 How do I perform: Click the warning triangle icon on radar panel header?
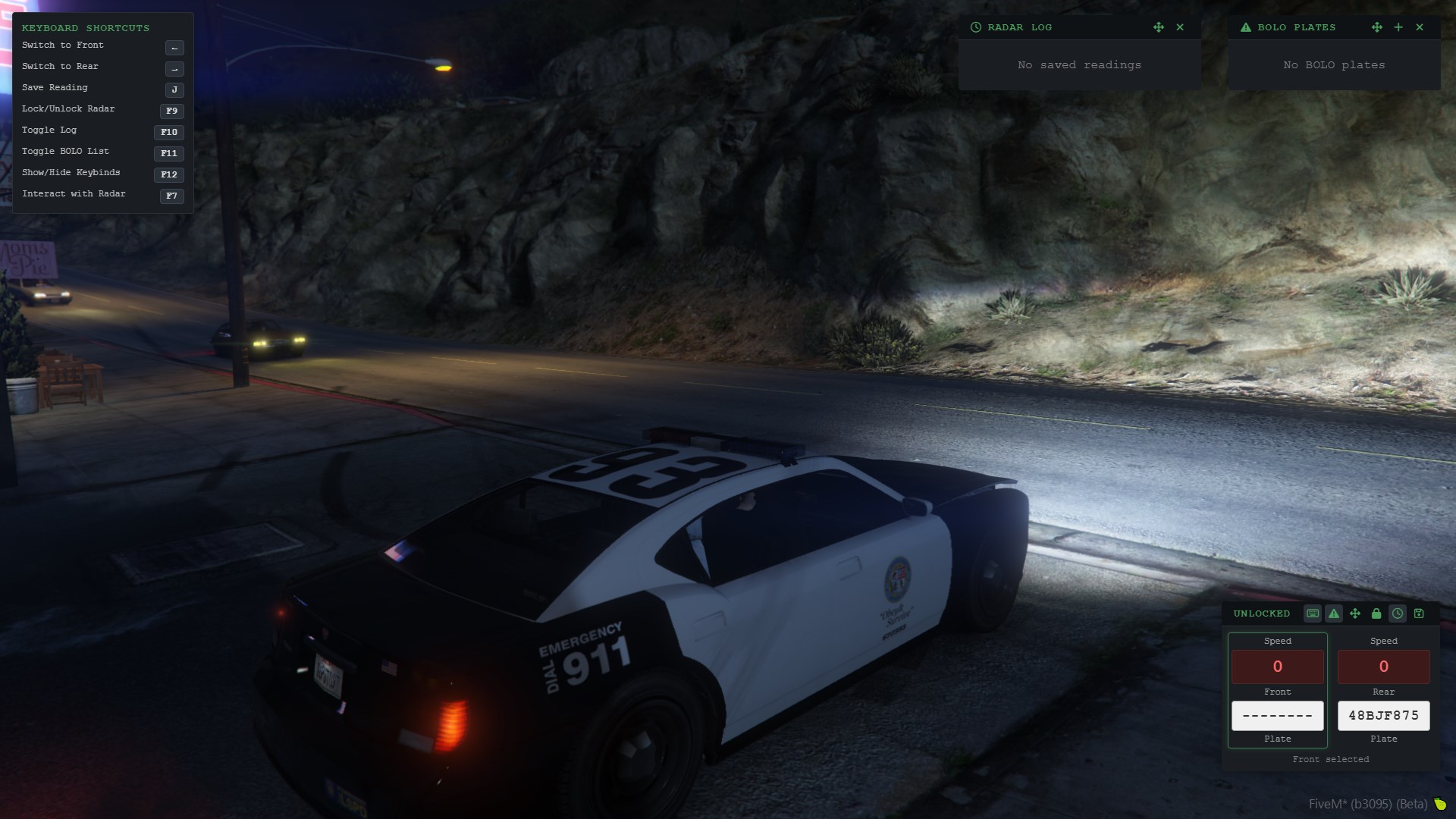pos(1334,614)
